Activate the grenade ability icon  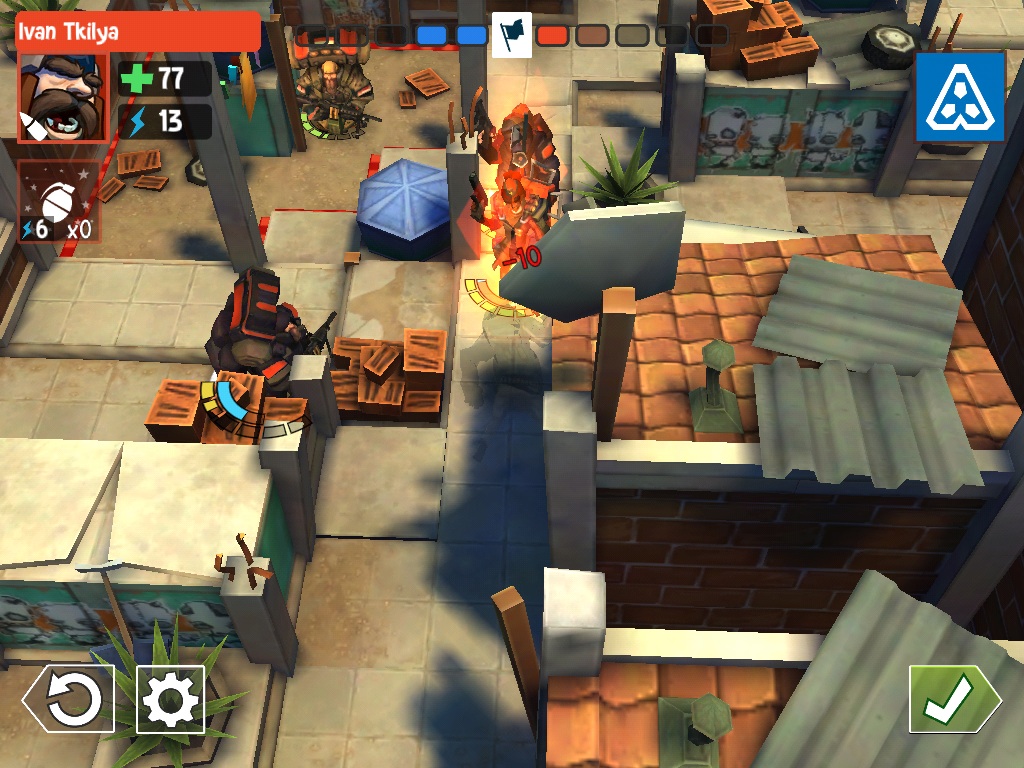59,202
